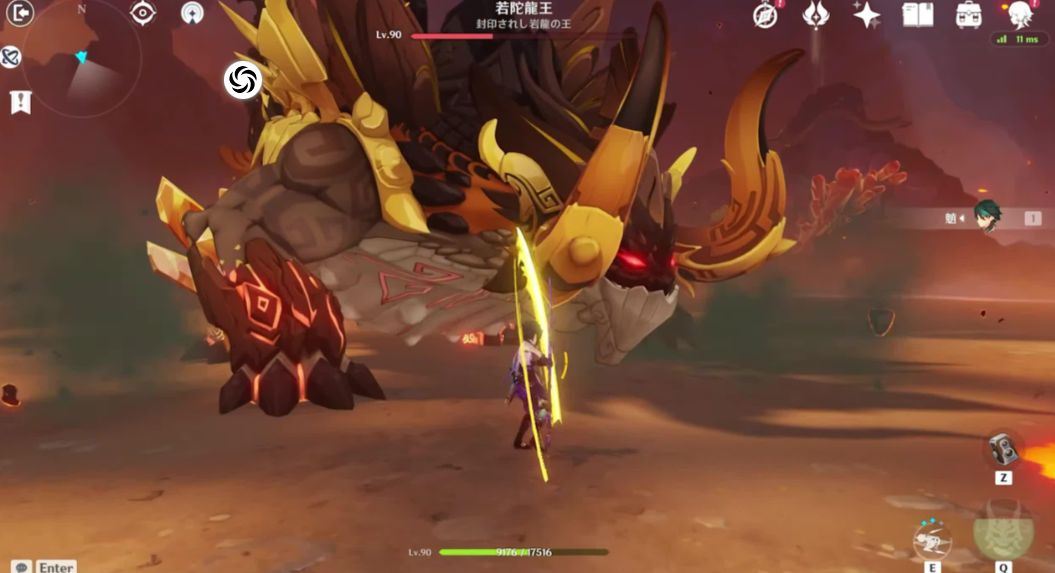This screenshot has height=573, width=1055.
Task: Click the 11 ms network ping indicator
Action: (x=1018, y=39)
